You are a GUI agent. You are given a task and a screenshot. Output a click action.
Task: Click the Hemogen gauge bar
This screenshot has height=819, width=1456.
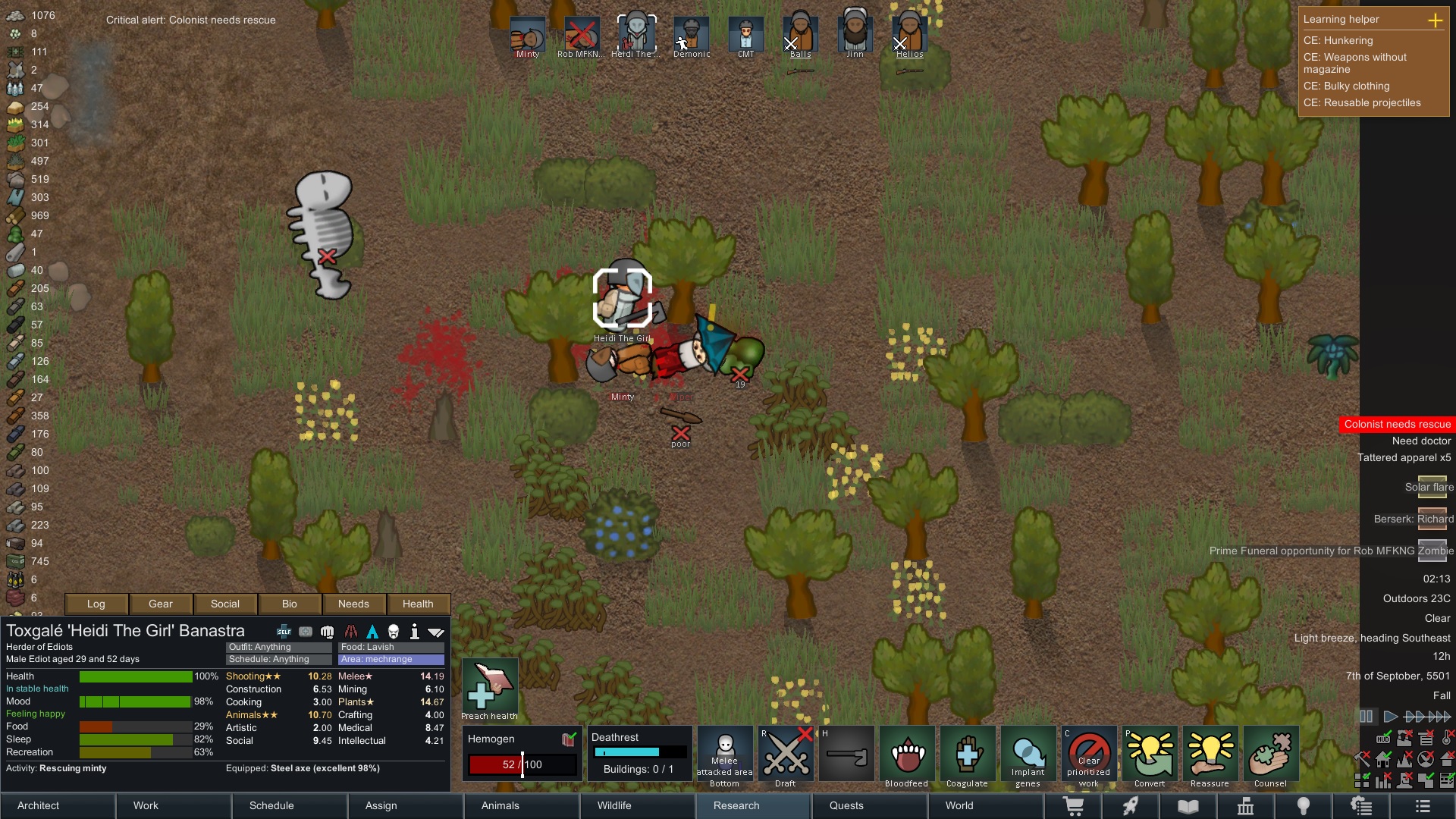522,764
